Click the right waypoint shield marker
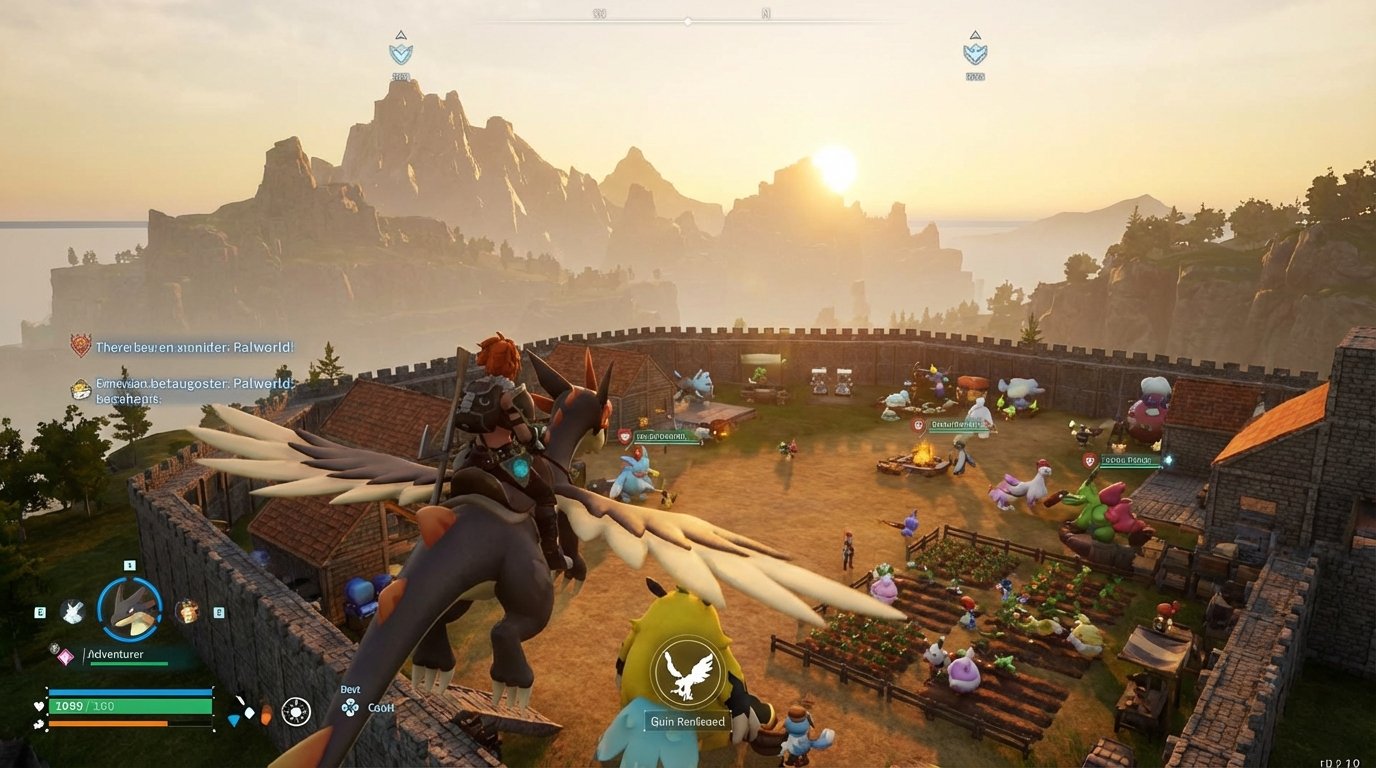The image size is (1376, 768). (974, 53)
